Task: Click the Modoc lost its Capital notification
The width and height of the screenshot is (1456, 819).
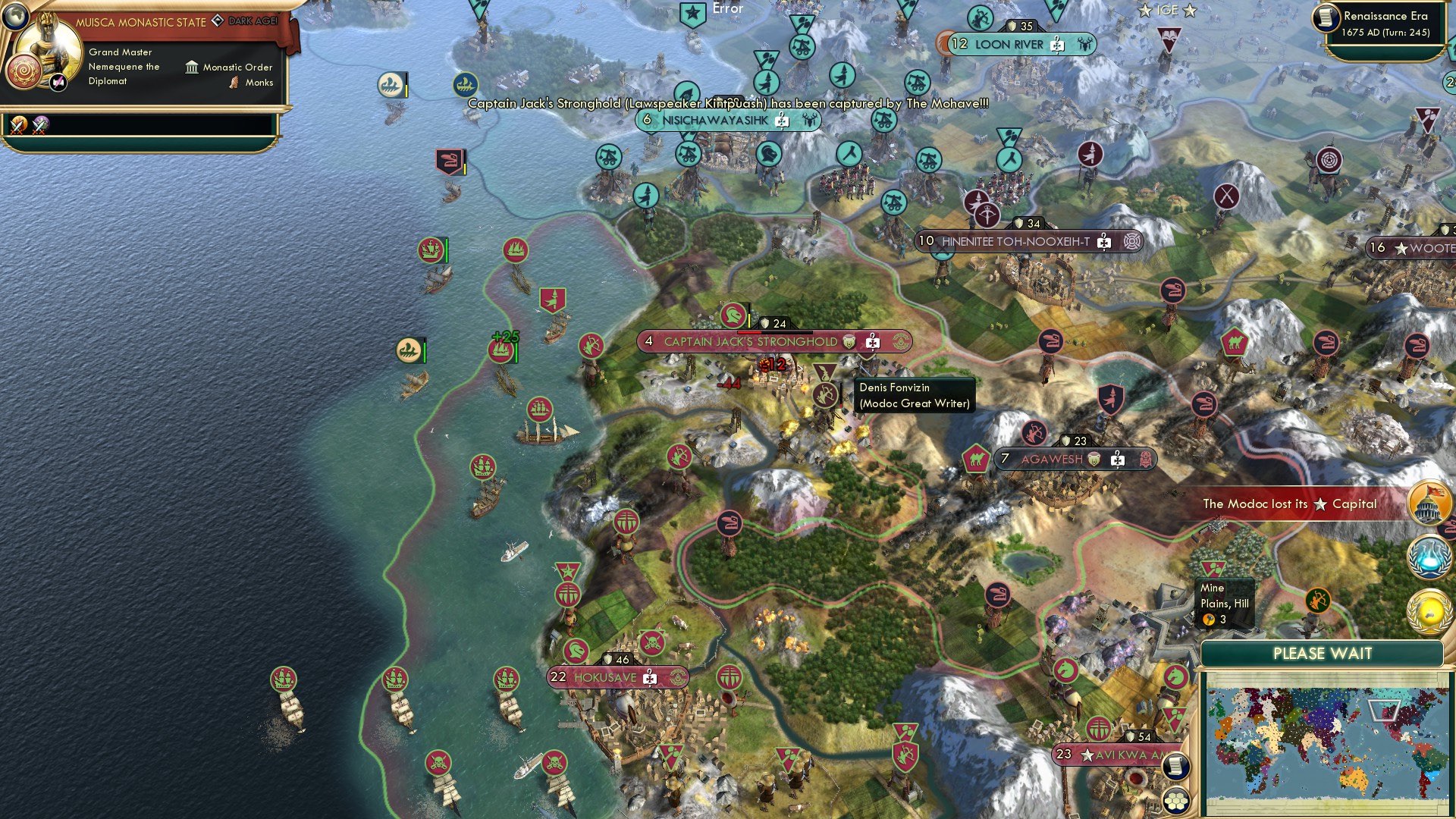Action: click(x=1289, y=504)
